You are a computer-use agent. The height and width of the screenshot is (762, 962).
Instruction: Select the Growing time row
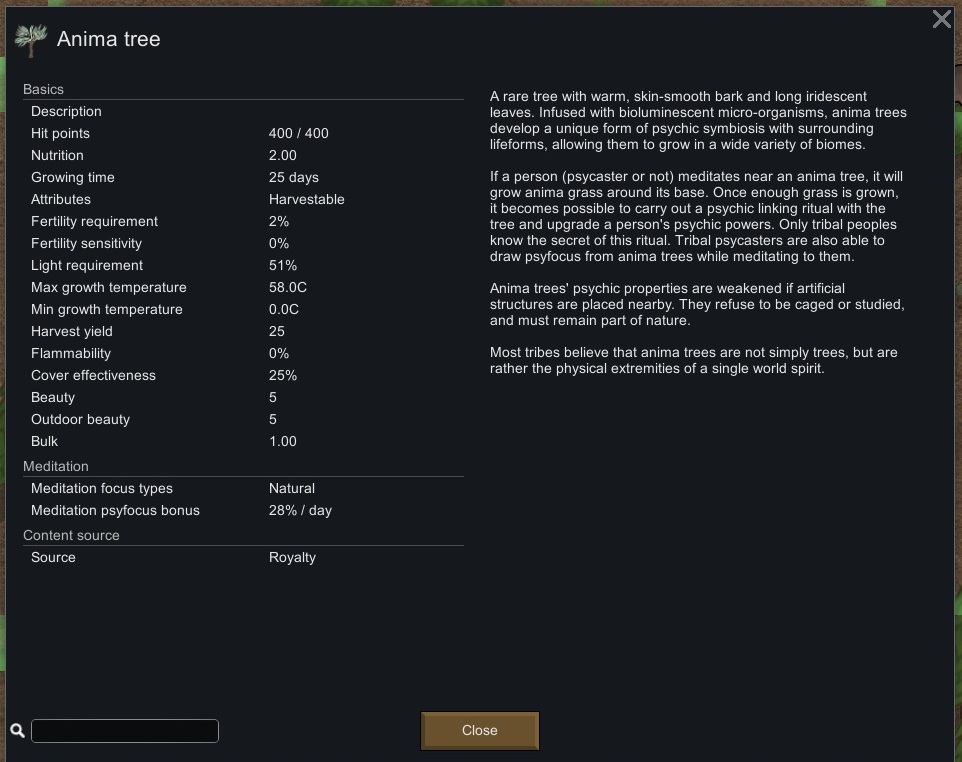243,177
